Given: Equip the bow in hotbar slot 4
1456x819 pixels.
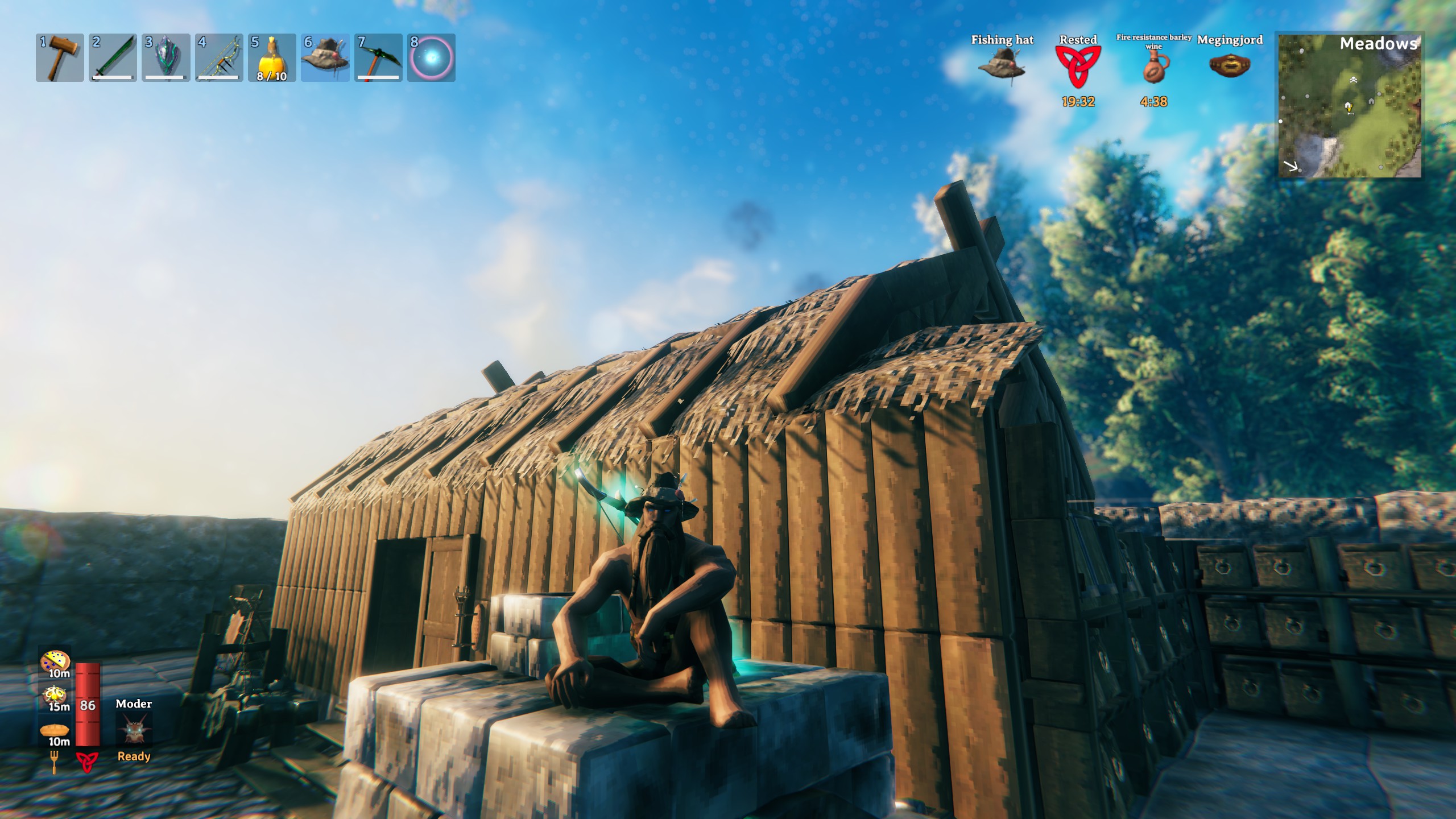Looking at the screenshot, I should (218, 59).
